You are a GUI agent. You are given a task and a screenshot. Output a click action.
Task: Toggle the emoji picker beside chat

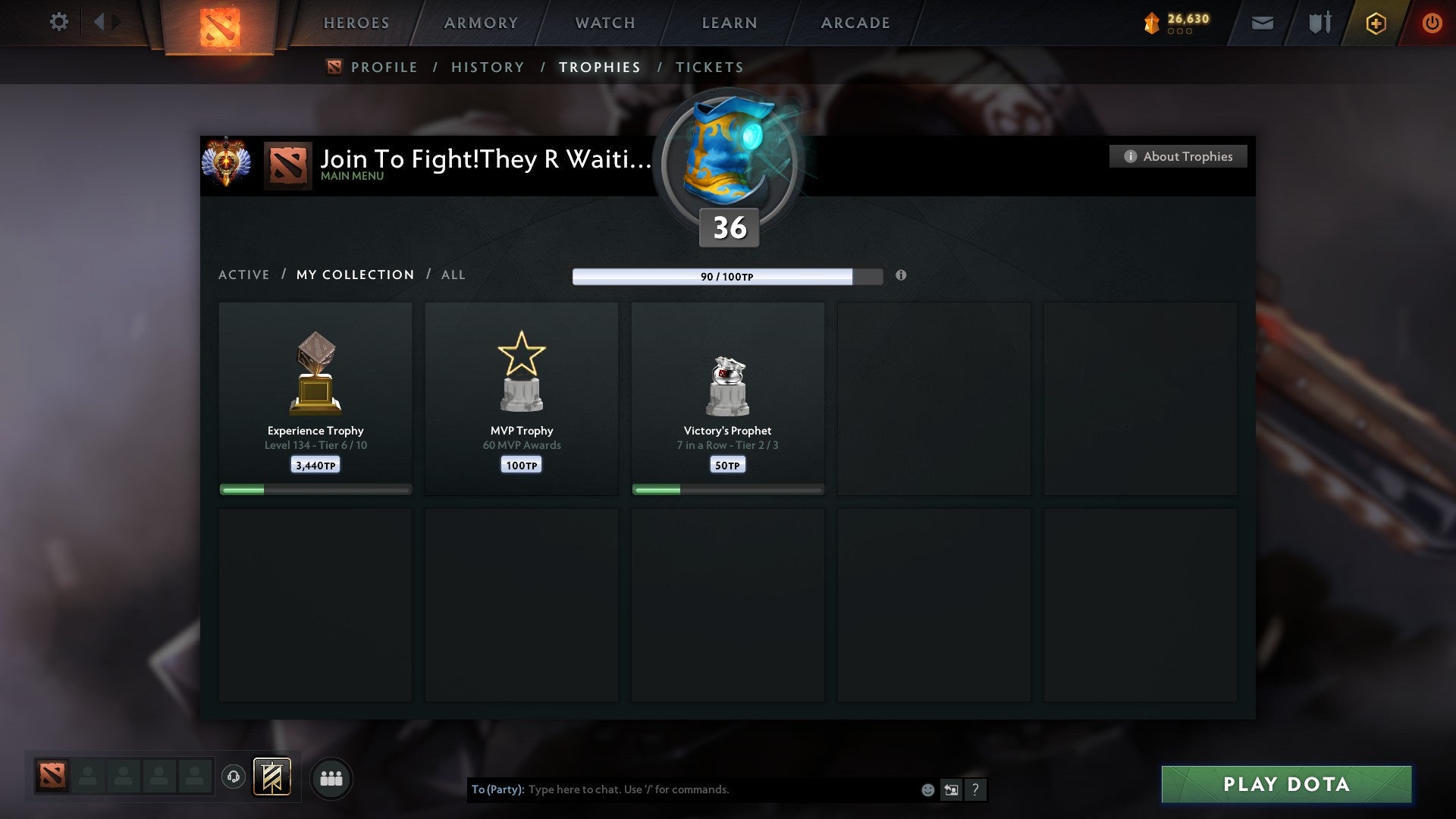[927, 789]
